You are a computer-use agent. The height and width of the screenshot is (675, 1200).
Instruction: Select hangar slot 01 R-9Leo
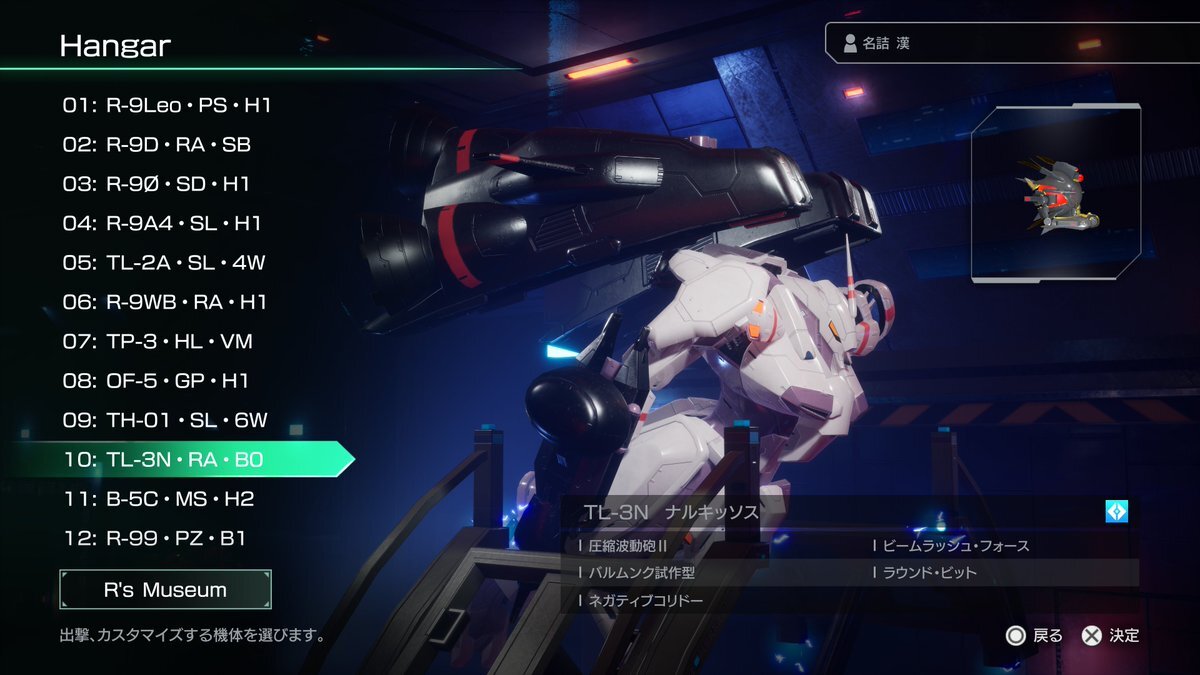pos(167,105)
